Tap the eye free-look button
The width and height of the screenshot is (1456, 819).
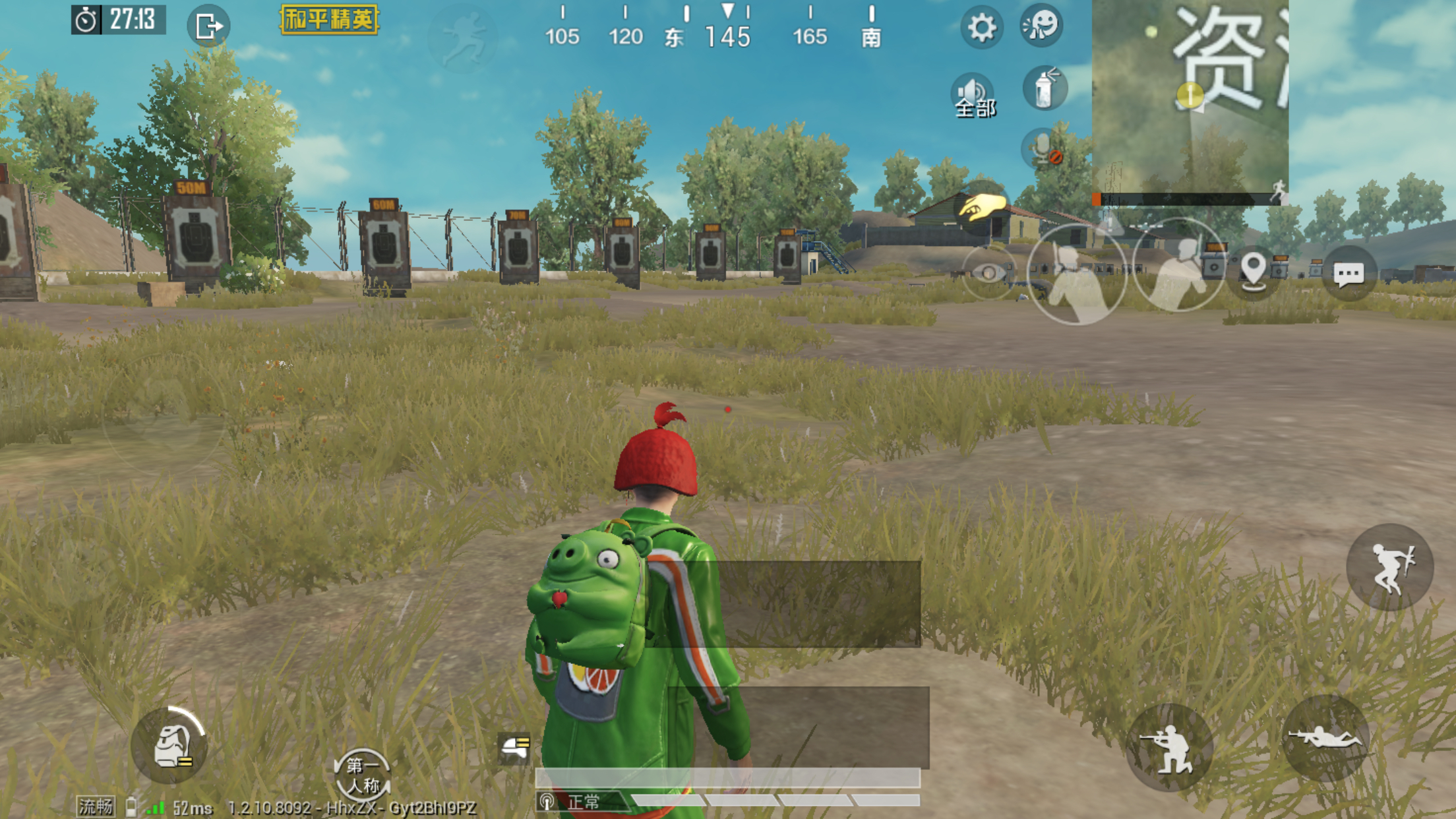coord(988,272)
